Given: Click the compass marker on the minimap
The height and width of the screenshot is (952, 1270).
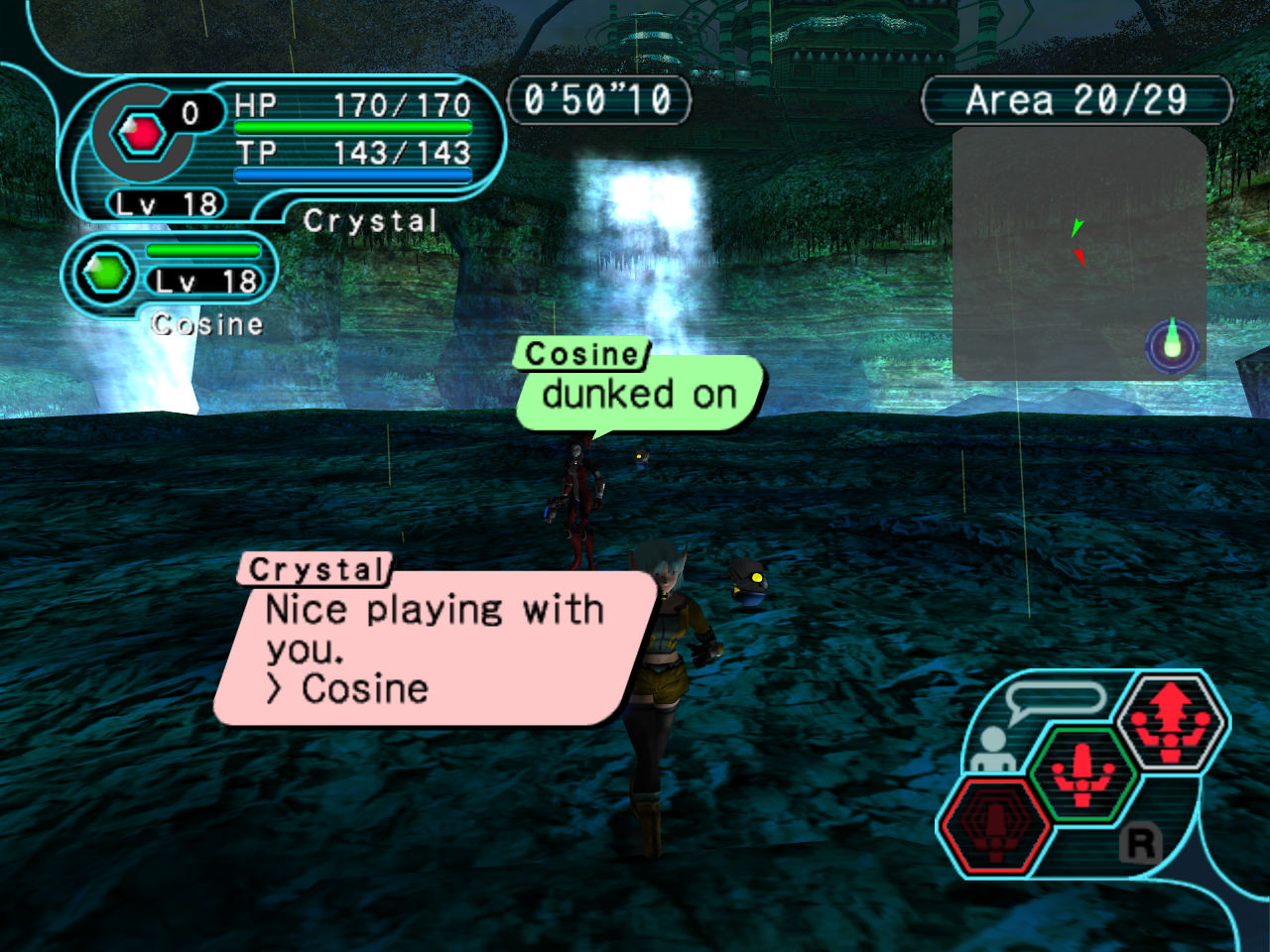Looking at the screenshot, I should click(x=1172, y=344).
